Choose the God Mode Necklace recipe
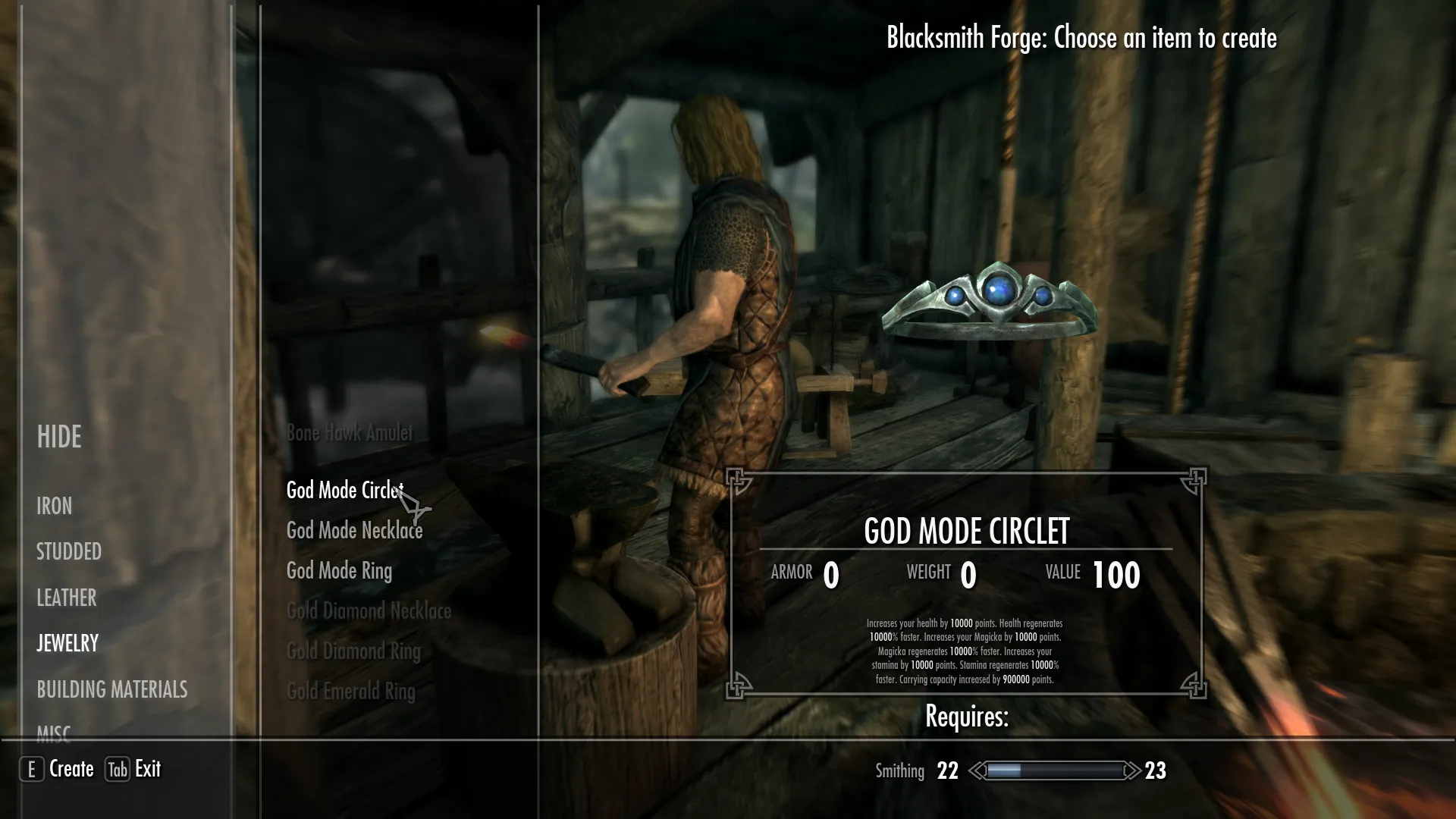The height and width of the screenshot is (819, 1456). pyautogui.click(x=354, y=531)
